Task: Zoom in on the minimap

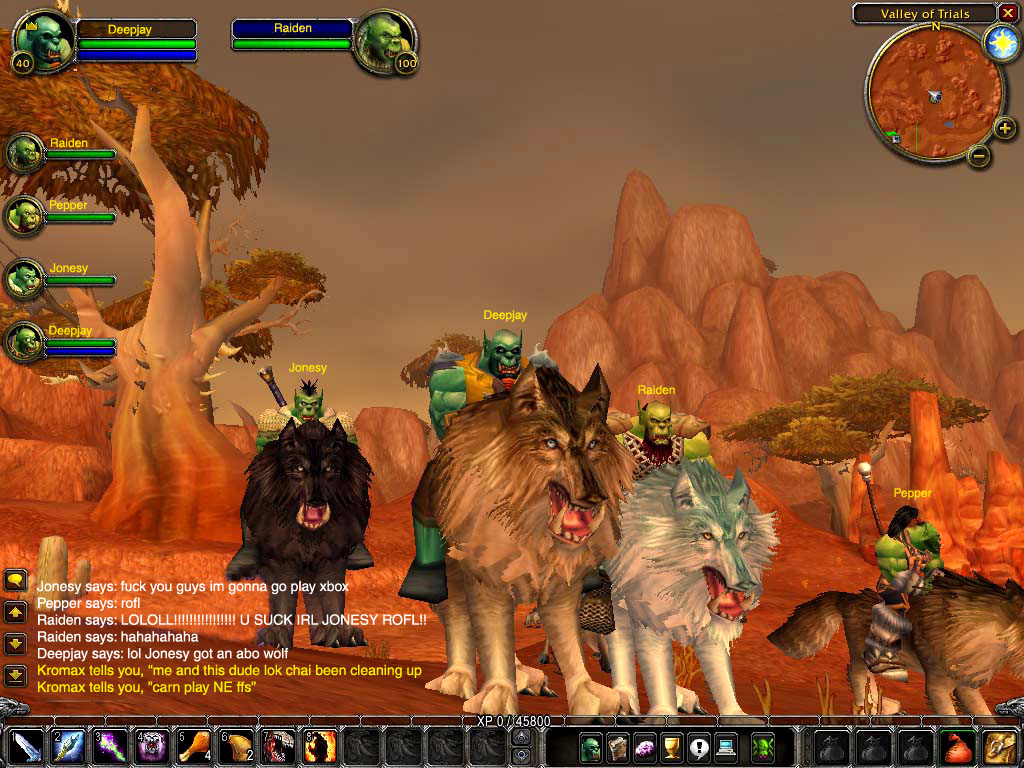Action: tap(1004, 128)
